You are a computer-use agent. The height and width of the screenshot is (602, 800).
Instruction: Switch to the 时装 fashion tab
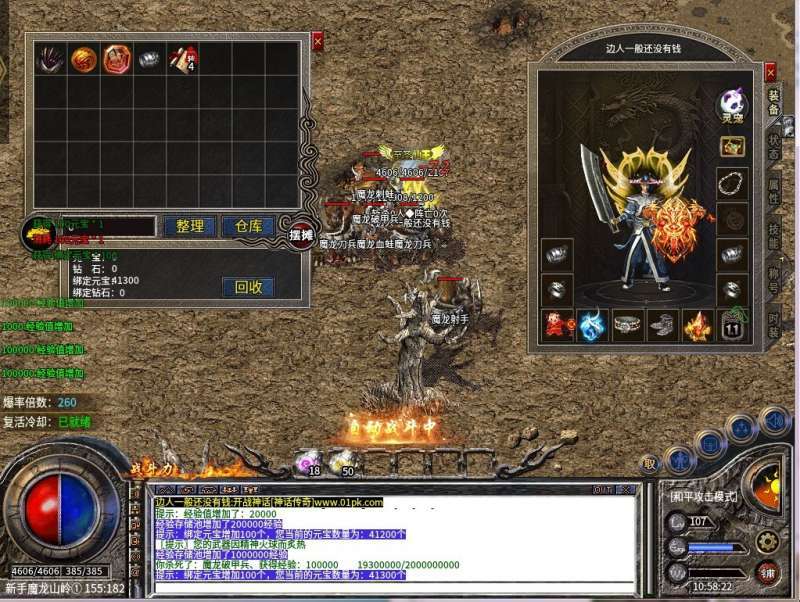click(x=773, y=321)
